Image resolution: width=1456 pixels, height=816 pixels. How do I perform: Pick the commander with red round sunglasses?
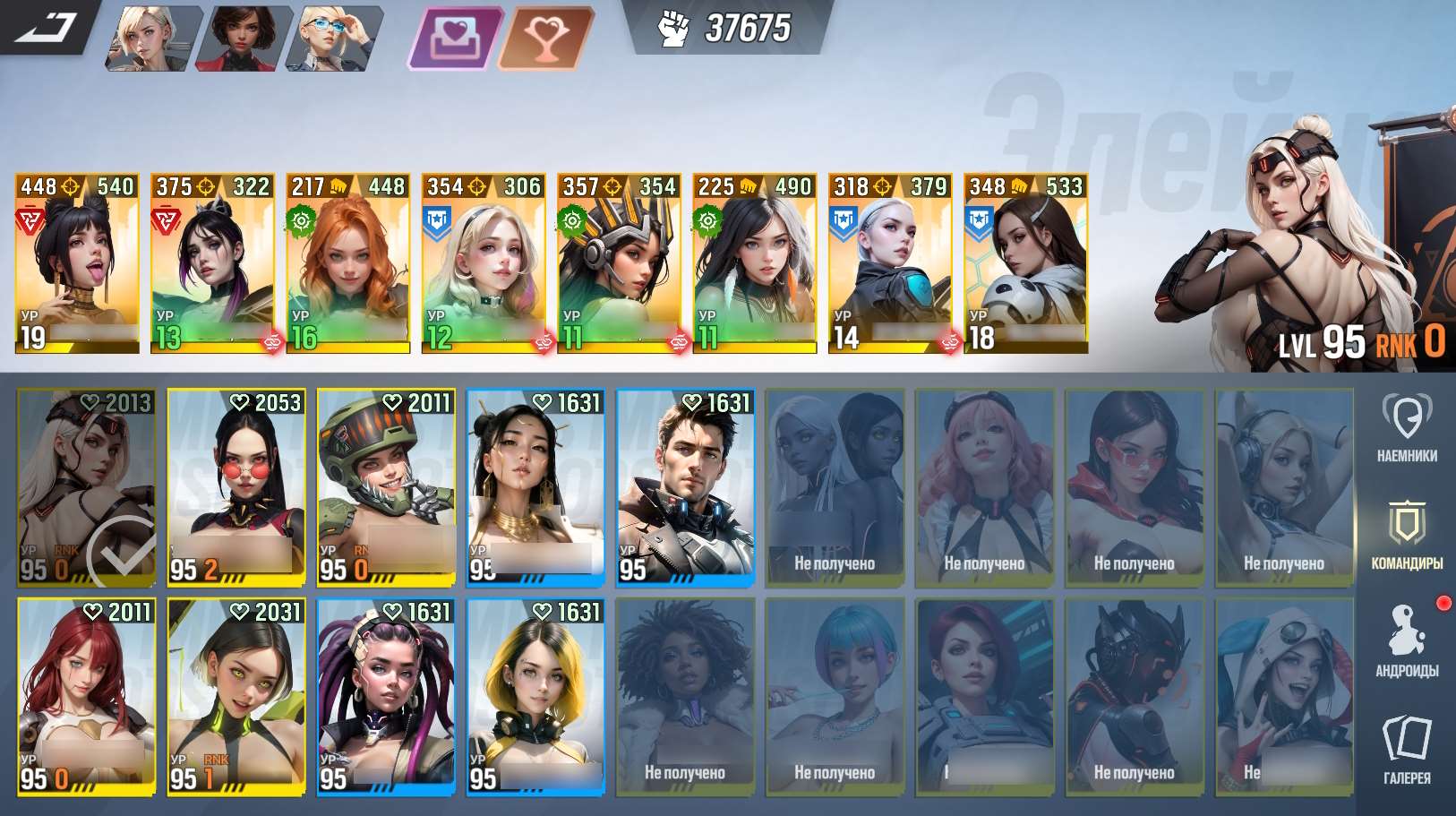[x=236, y=487]
